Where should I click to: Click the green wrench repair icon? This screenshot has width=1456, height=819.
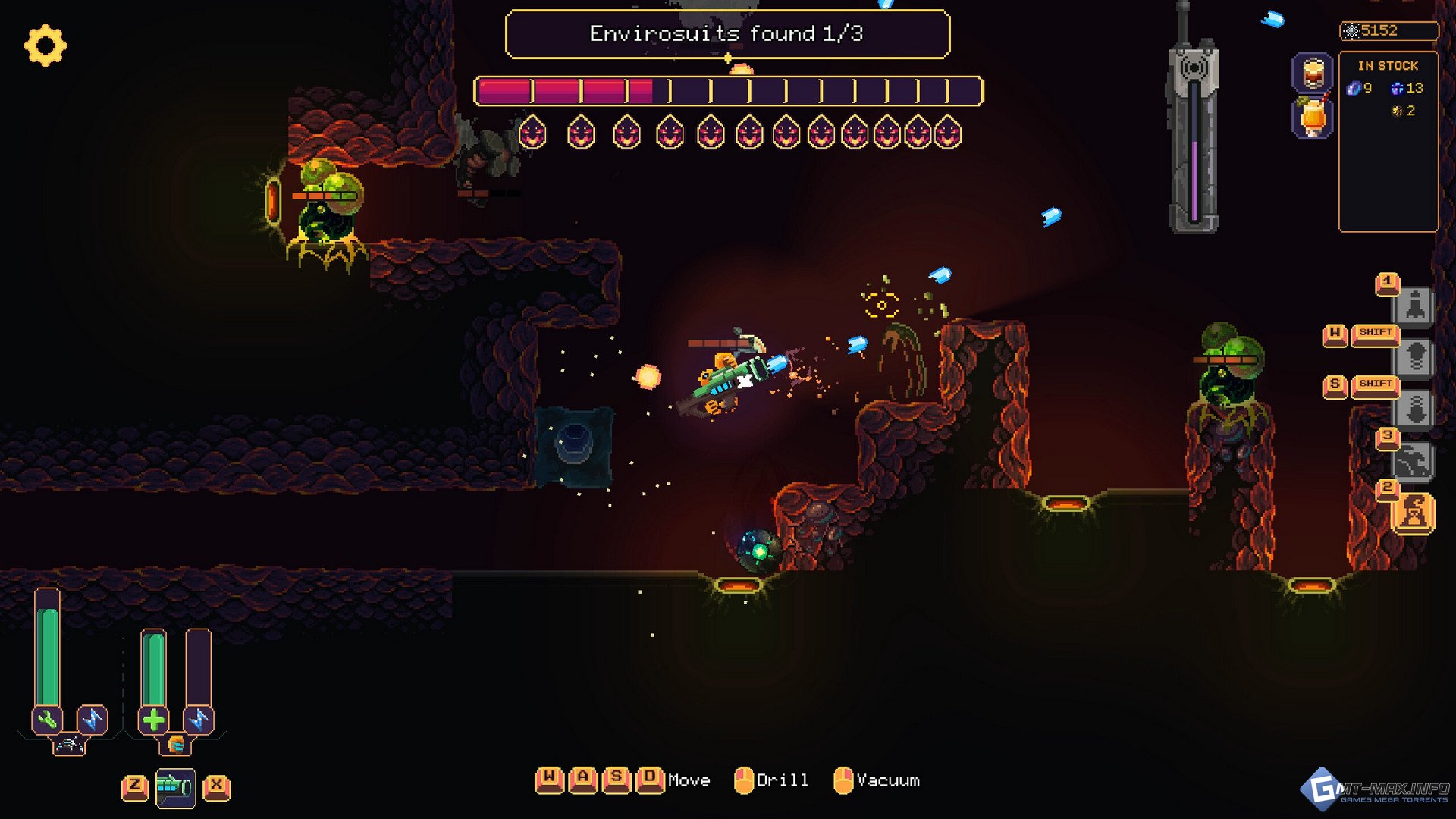47,720
